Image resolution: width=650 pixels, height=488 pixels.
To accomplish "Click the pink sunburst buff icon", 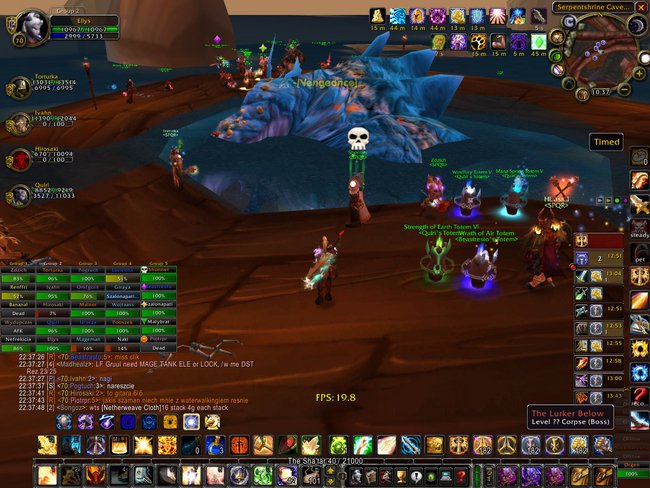I will pos(498,16).
